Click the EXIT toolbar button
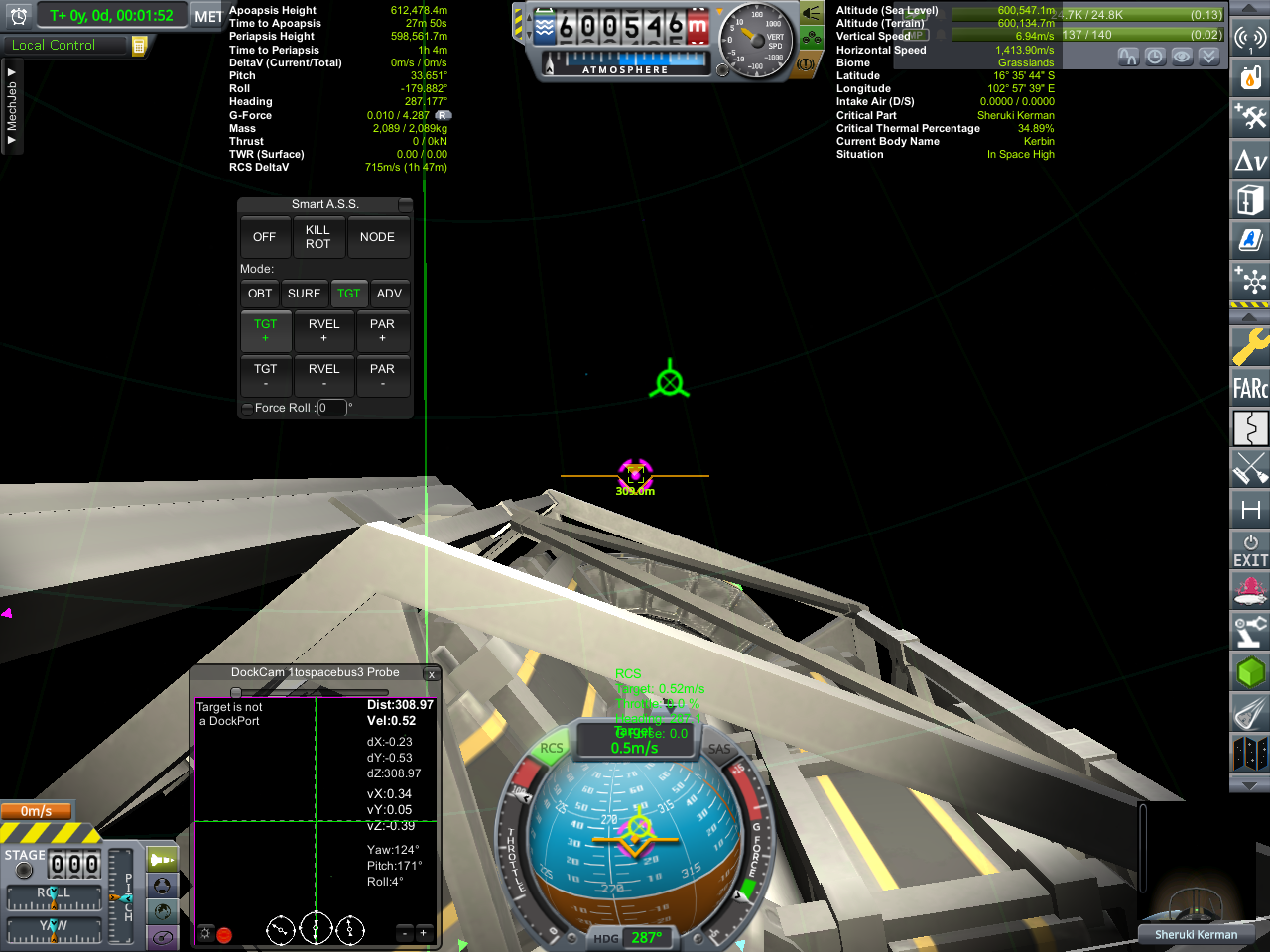This screenshot has width=1270, height=952. tap(1250, 551)
